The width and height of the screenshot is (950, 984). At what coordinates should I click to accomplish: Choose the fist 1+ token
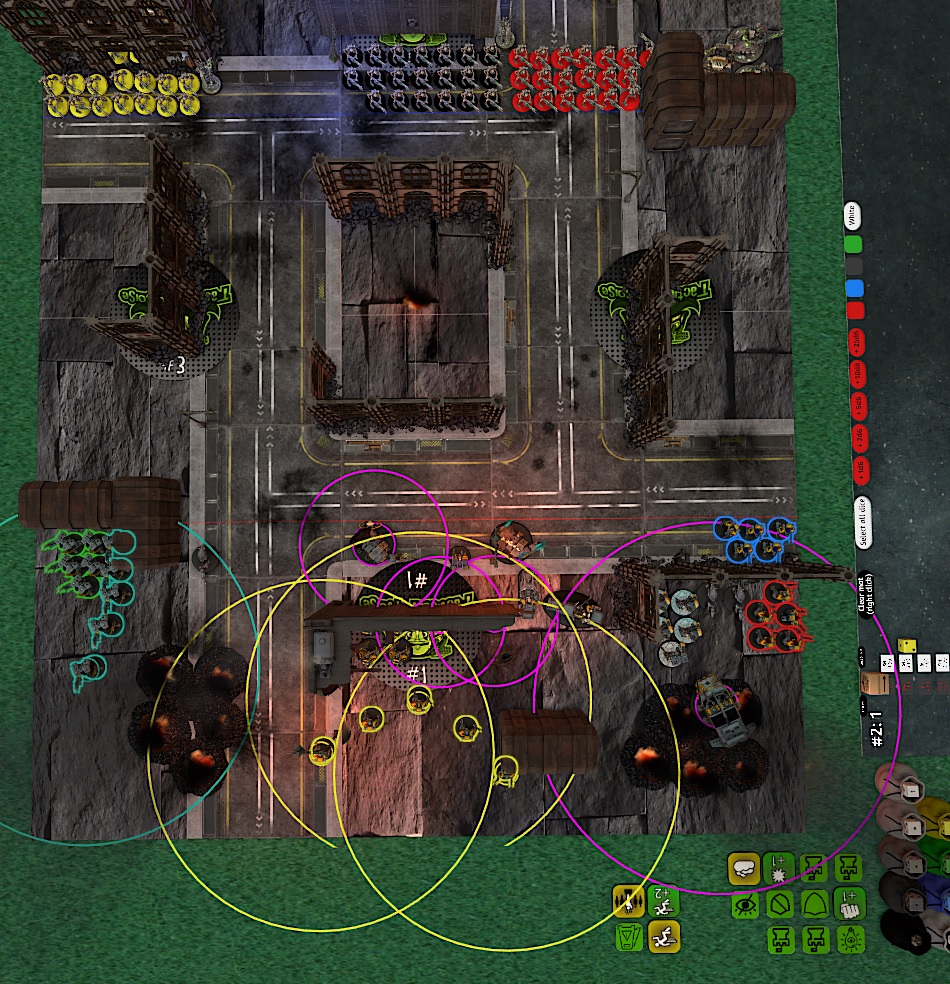849,905
